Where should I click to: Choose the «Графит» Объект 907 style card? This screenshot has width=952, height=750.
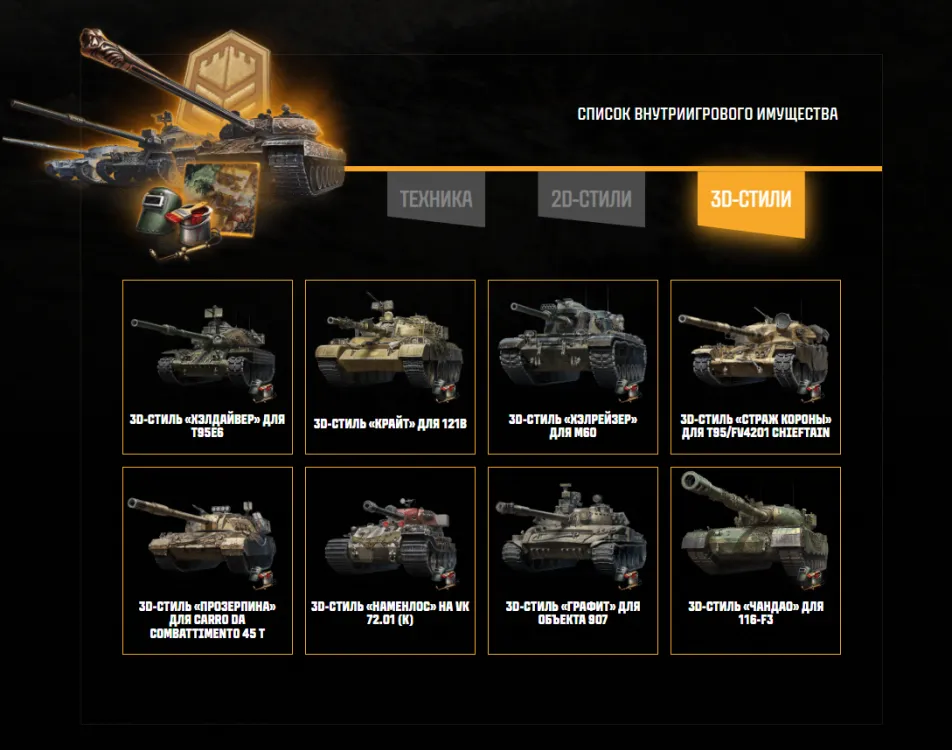click(x=573, y=560)
